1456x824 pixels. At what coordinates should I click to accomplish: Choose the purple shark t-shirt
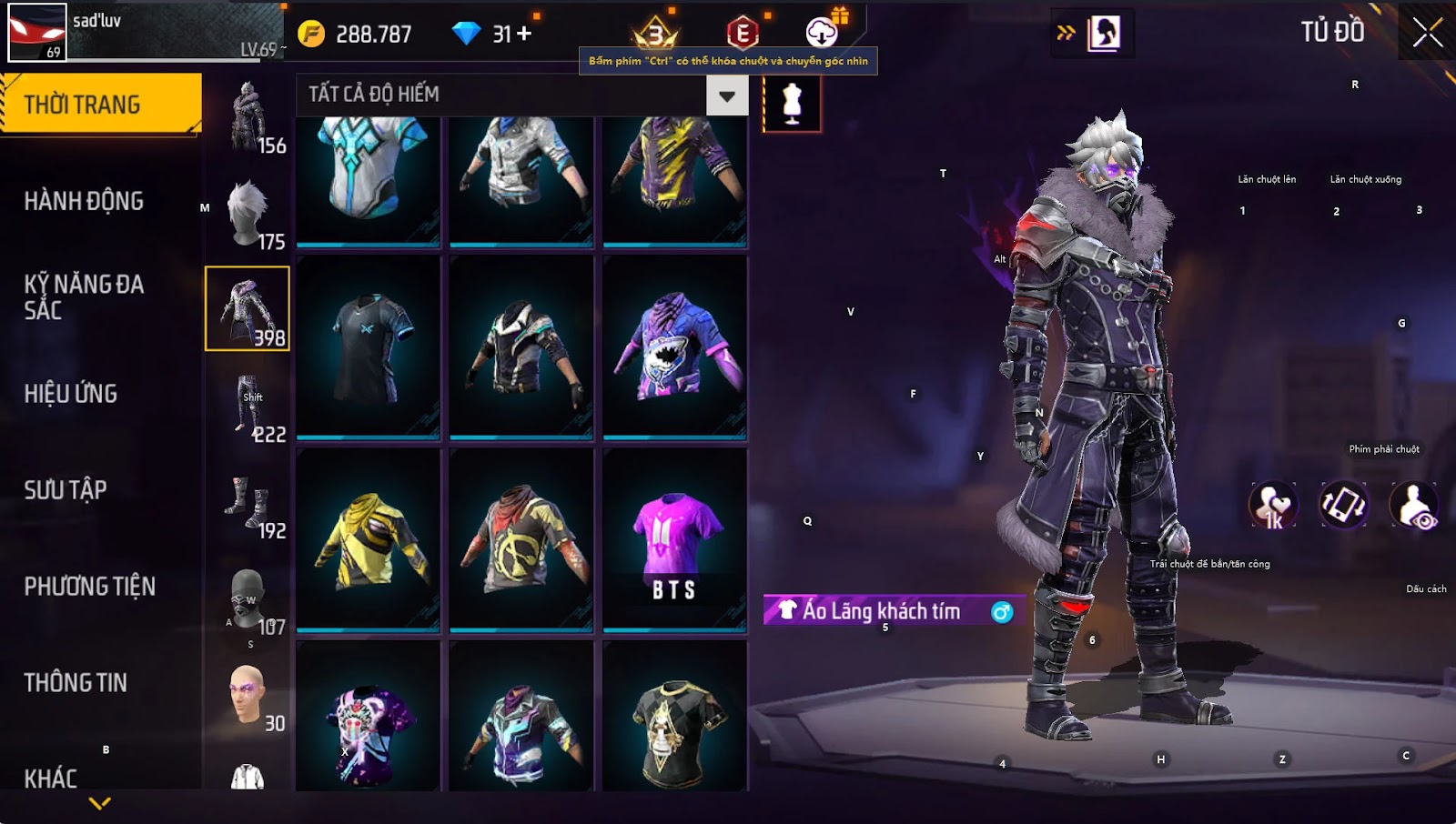674,347
